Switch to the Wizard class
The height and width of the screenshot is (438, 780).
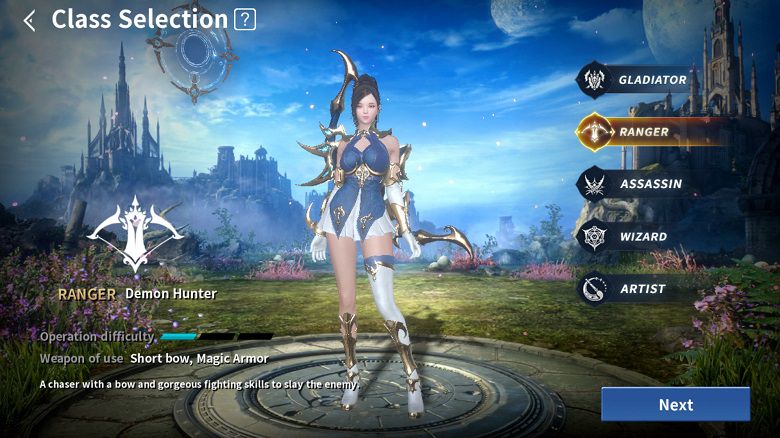click(640, 237)
